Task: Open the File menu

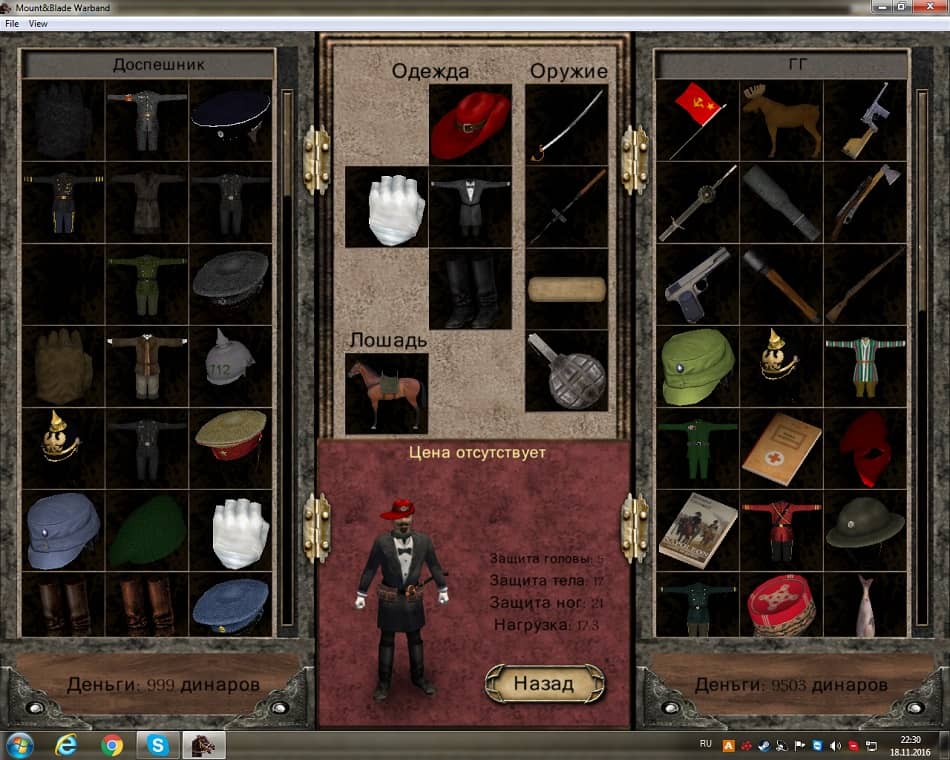Action: coord(12,23)
